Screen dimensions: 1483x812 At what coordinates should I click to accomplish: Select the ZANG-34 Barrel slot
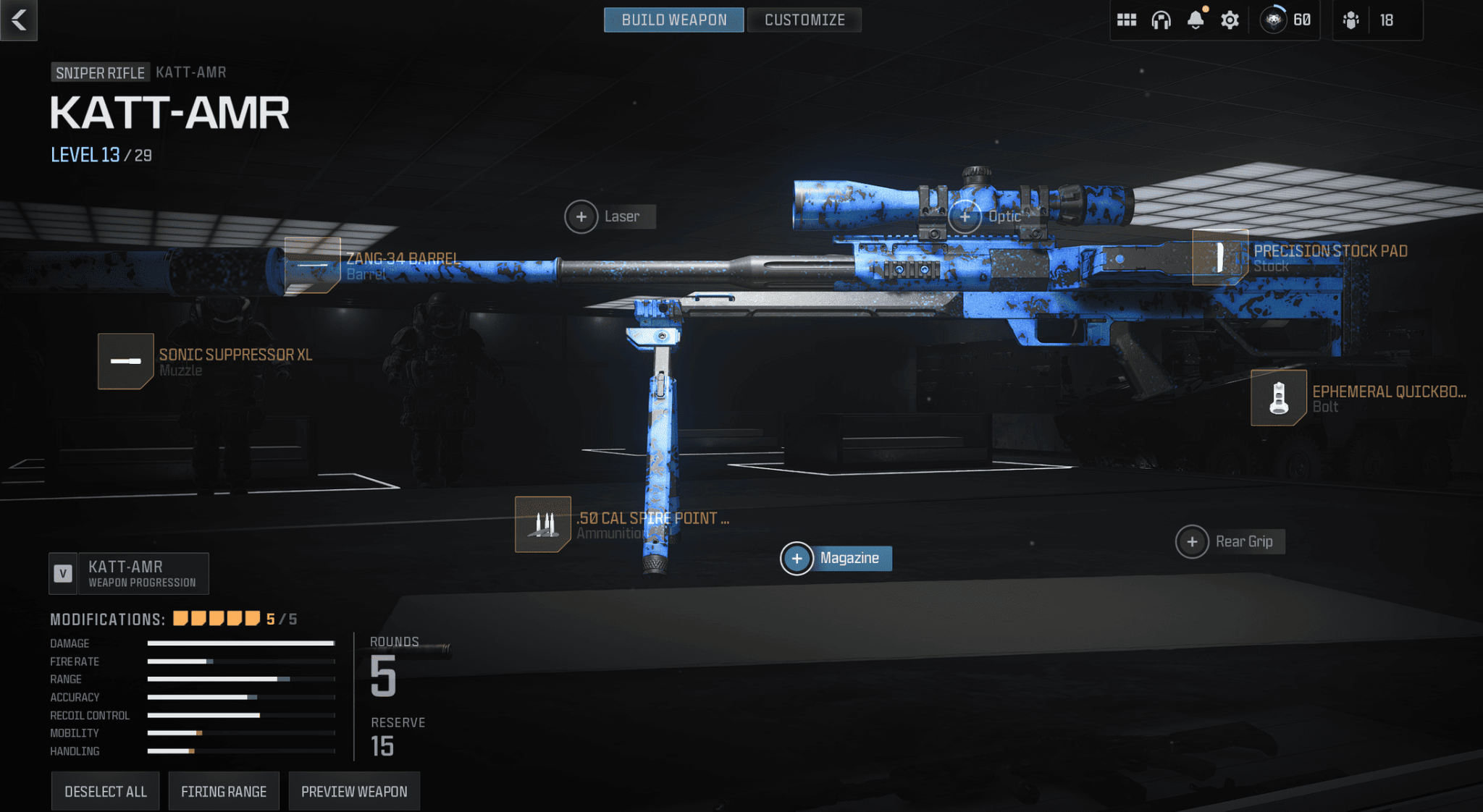(x=313, y=265)
